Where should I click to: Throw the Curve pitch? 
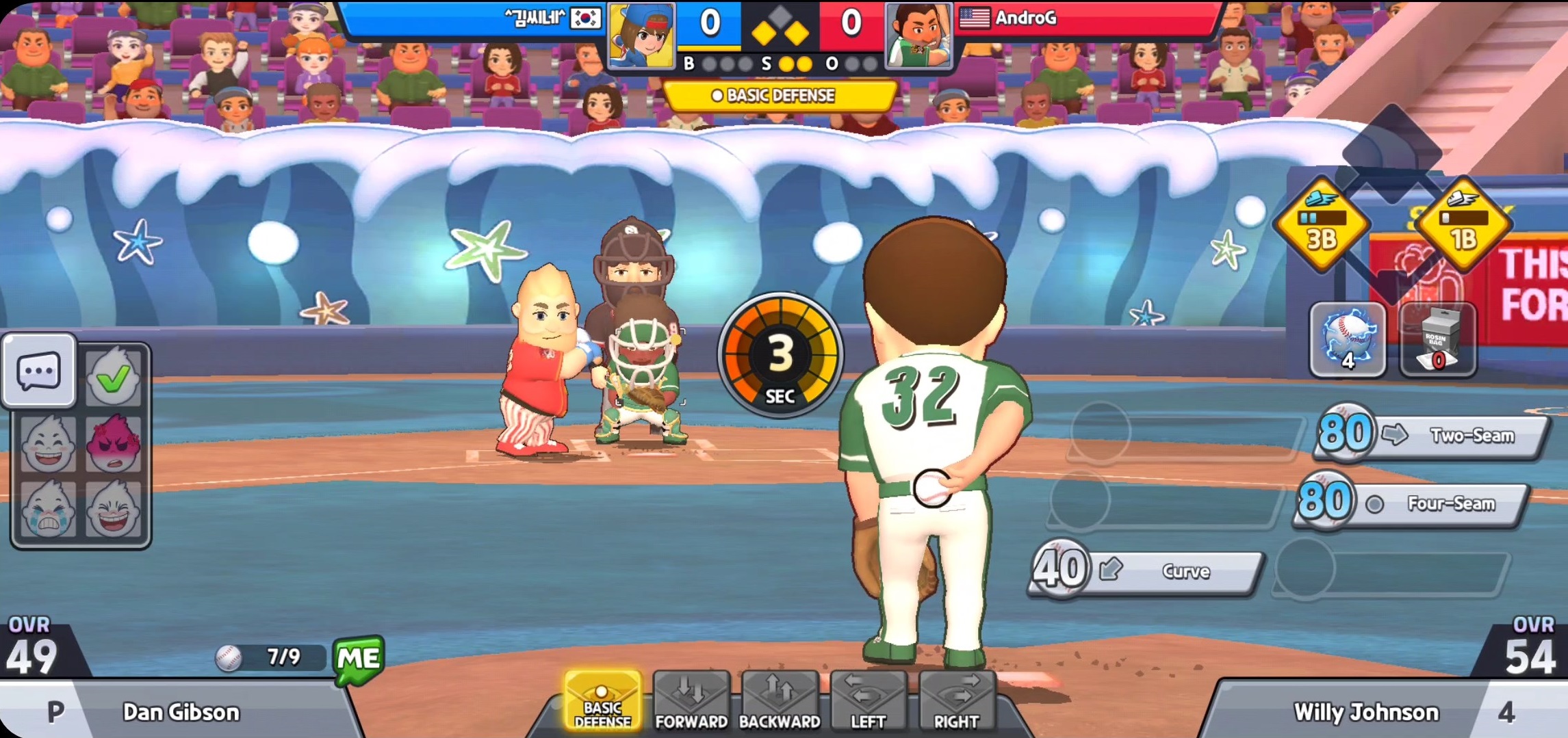[1146, 571]
